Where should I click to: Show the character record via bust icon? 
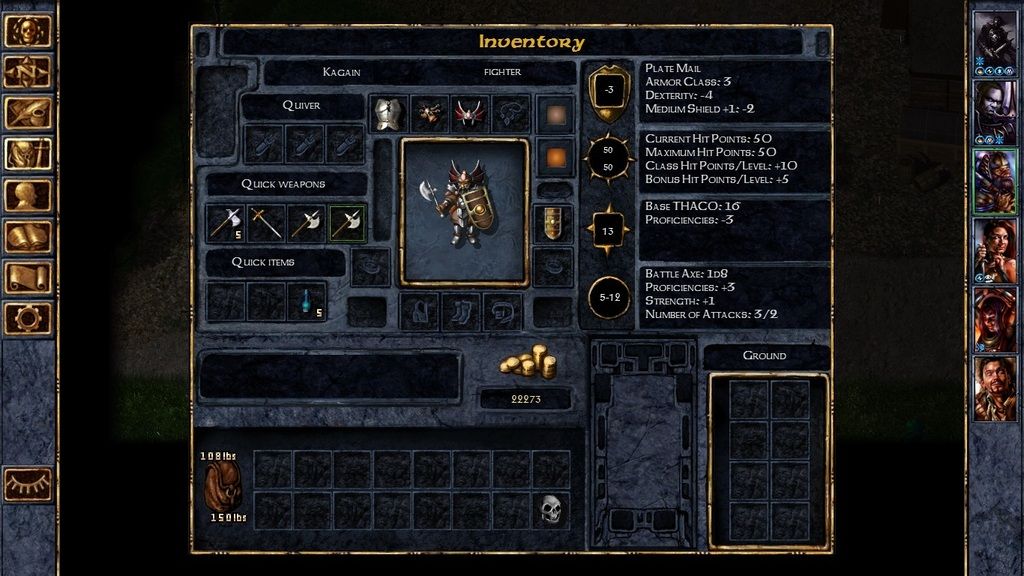[x=27, y=194]
